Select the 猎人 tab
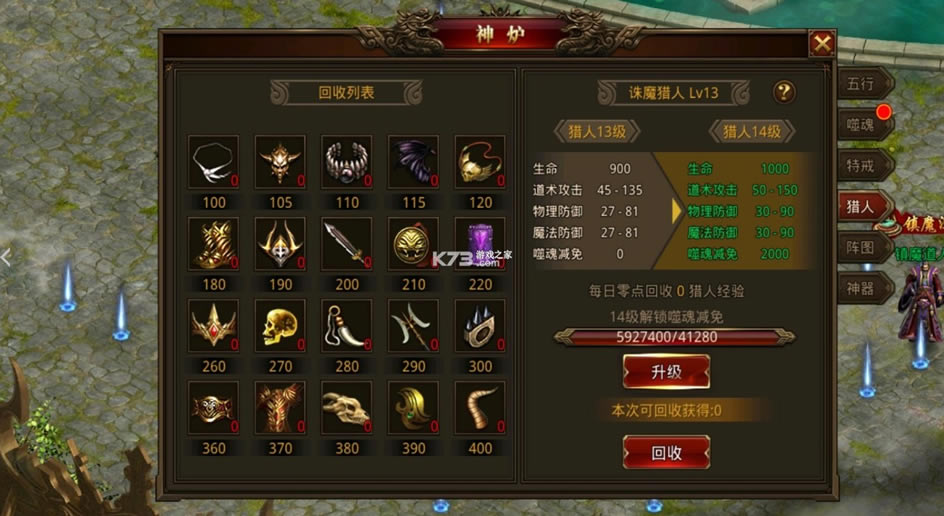This screenshot has width=944, height=516. pyautogui.click(x=860, y=207)
